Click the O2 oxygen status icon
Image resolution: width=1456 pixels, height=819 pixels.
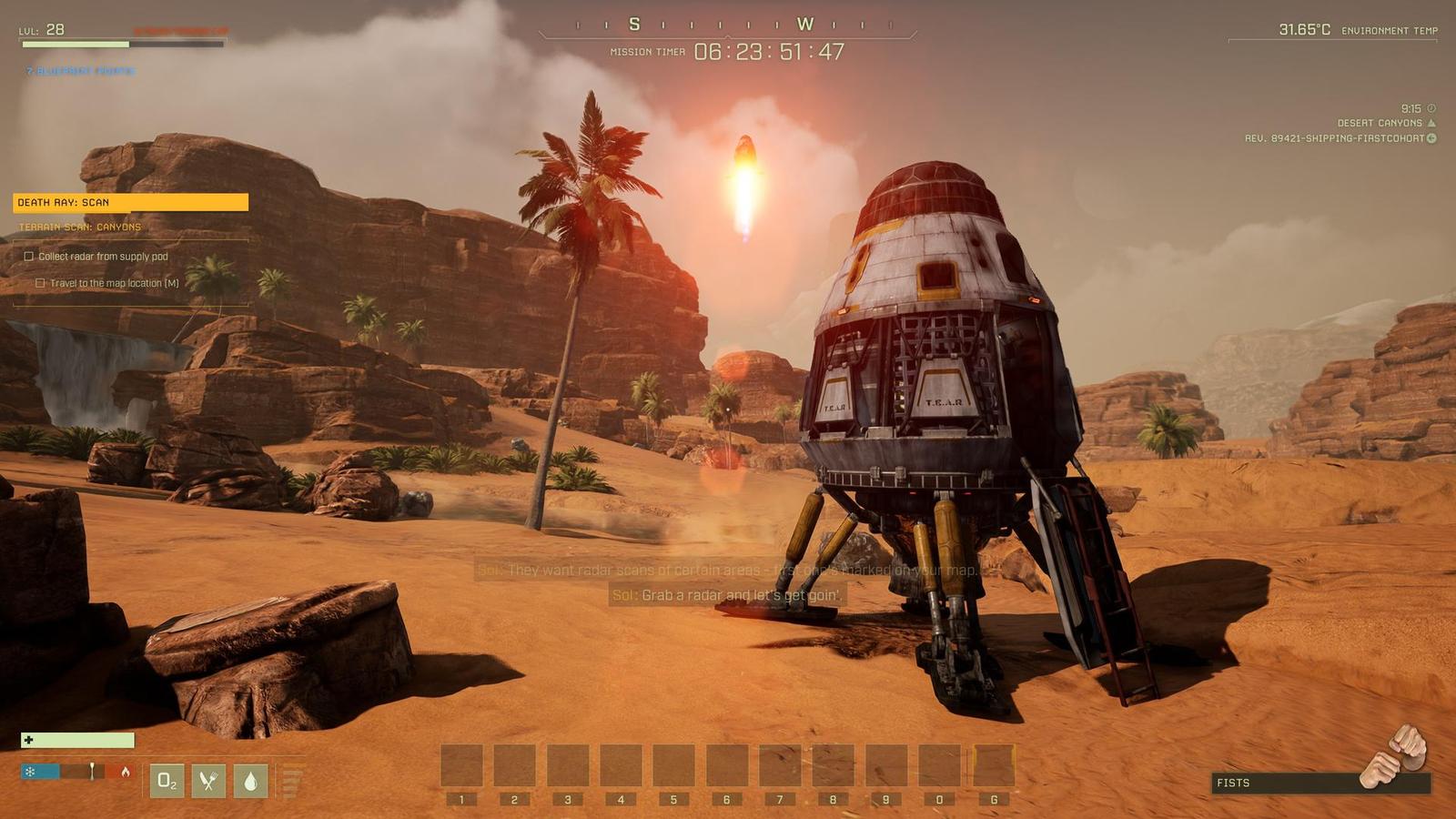[167, 781]
